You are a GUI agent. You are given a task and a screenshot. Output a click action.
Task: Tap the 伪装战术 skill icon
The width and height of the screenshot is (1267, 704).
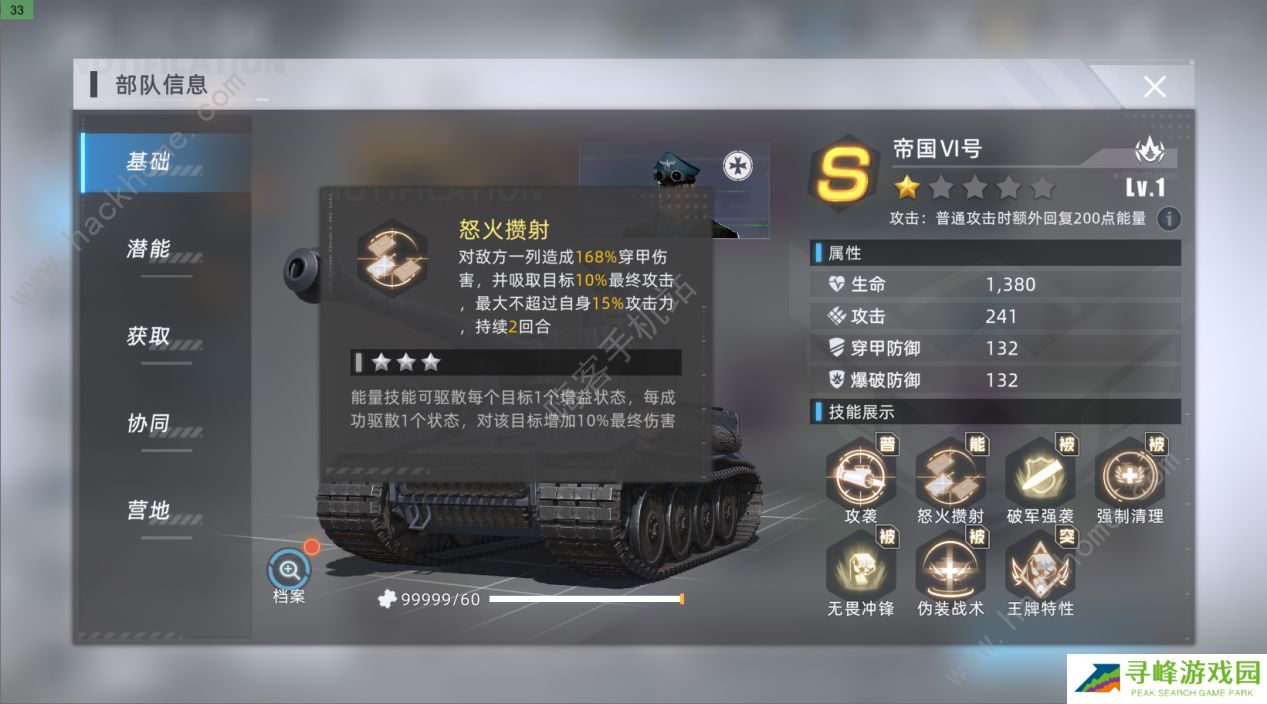pyautogui.click(x=950, y=567)
